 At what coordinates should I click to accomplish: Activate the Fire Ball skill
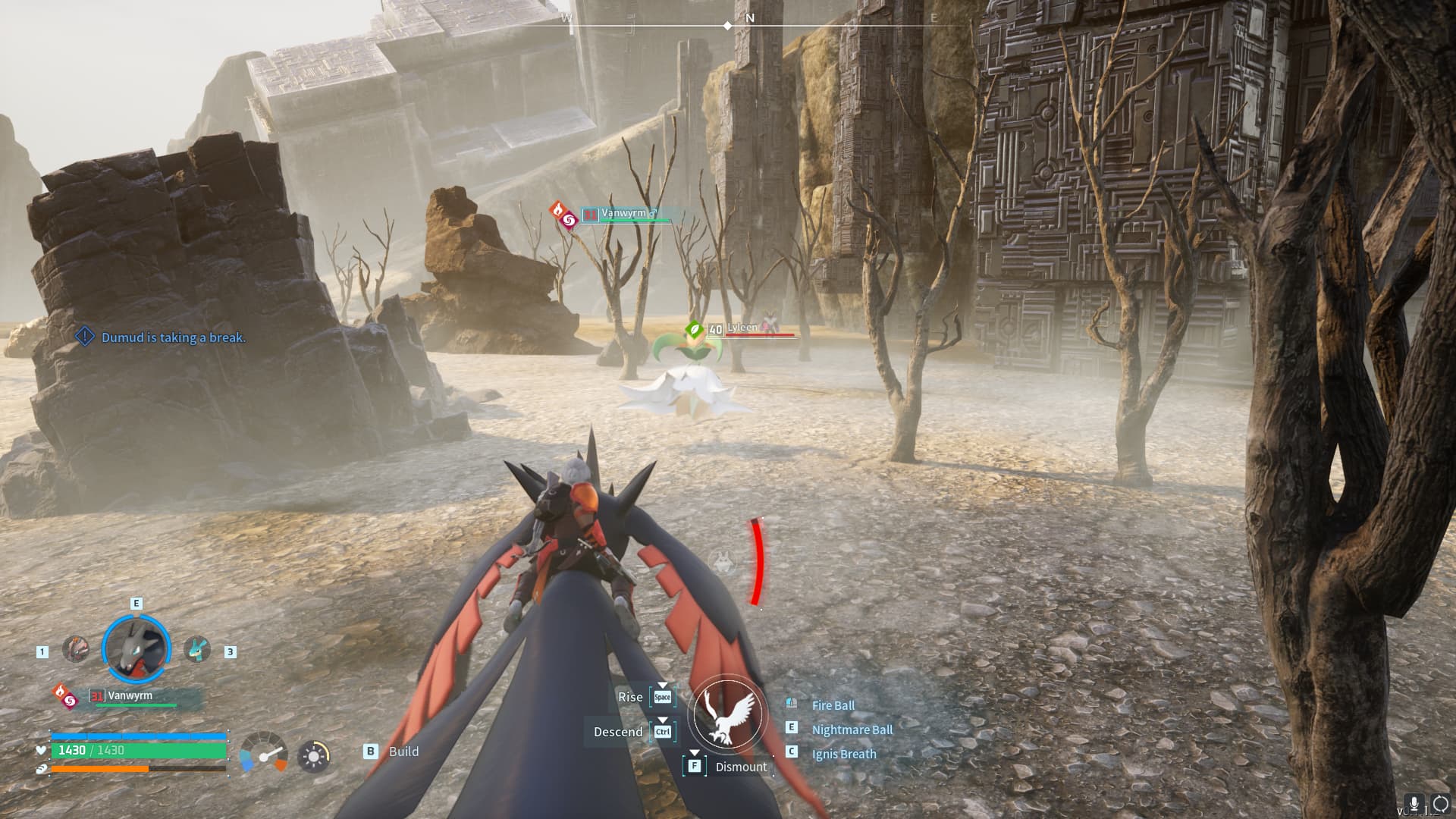coord(833,705)
